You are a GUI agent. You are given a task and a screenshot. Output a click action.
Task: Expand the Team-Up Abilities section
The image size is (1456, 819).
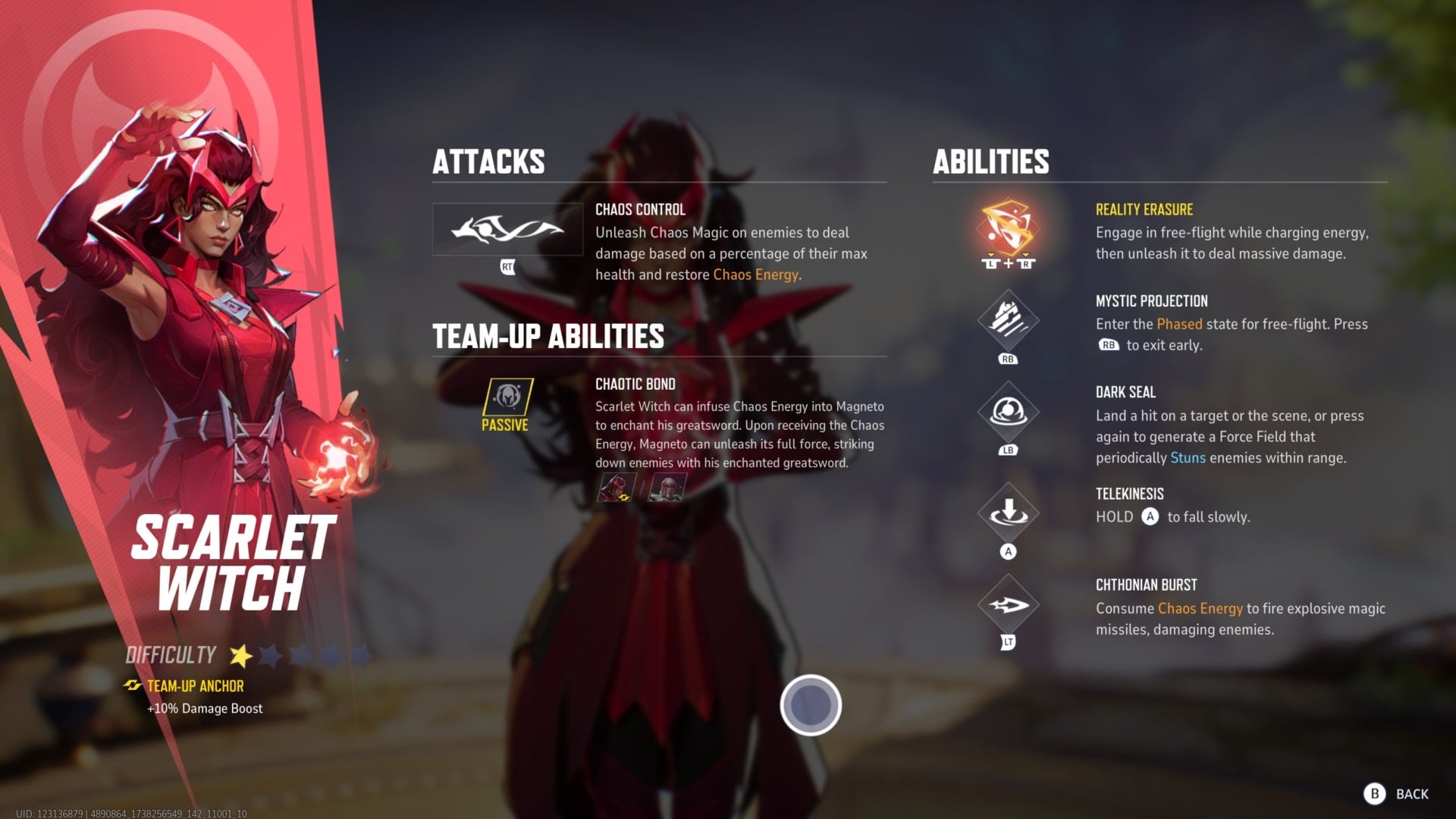(x=548, y=335)
